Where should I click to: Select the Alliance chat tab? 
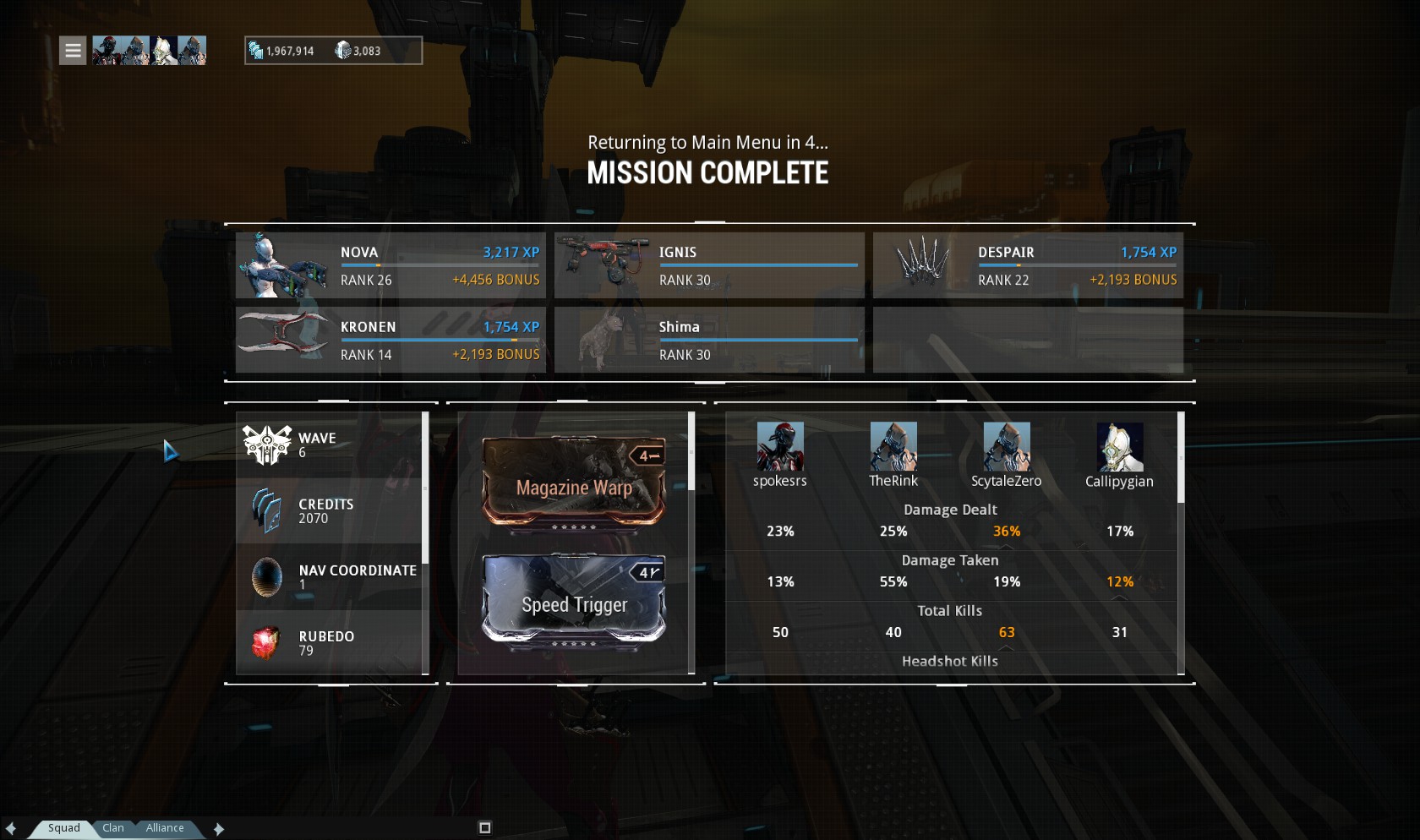165,828
